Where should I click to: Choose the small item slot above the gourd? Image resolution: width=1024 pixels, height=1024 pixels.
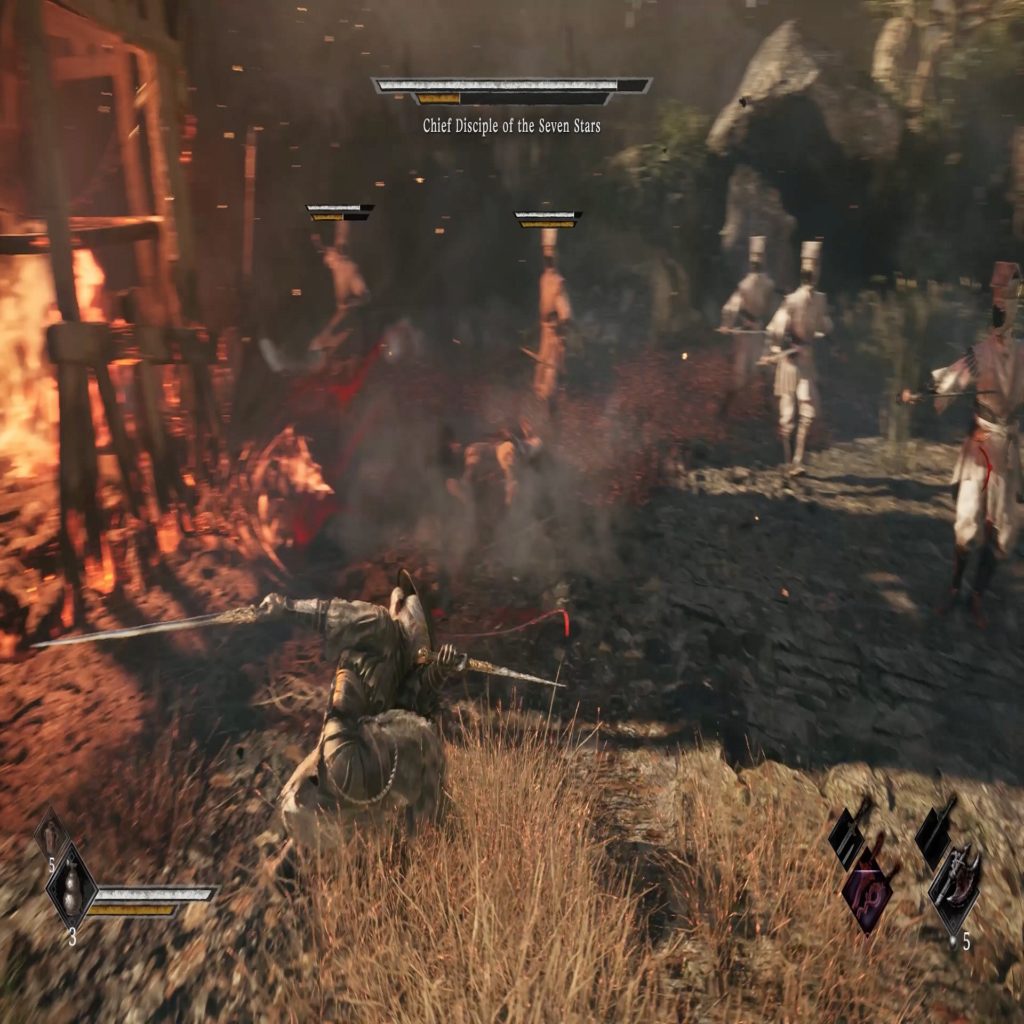point(50,833)
